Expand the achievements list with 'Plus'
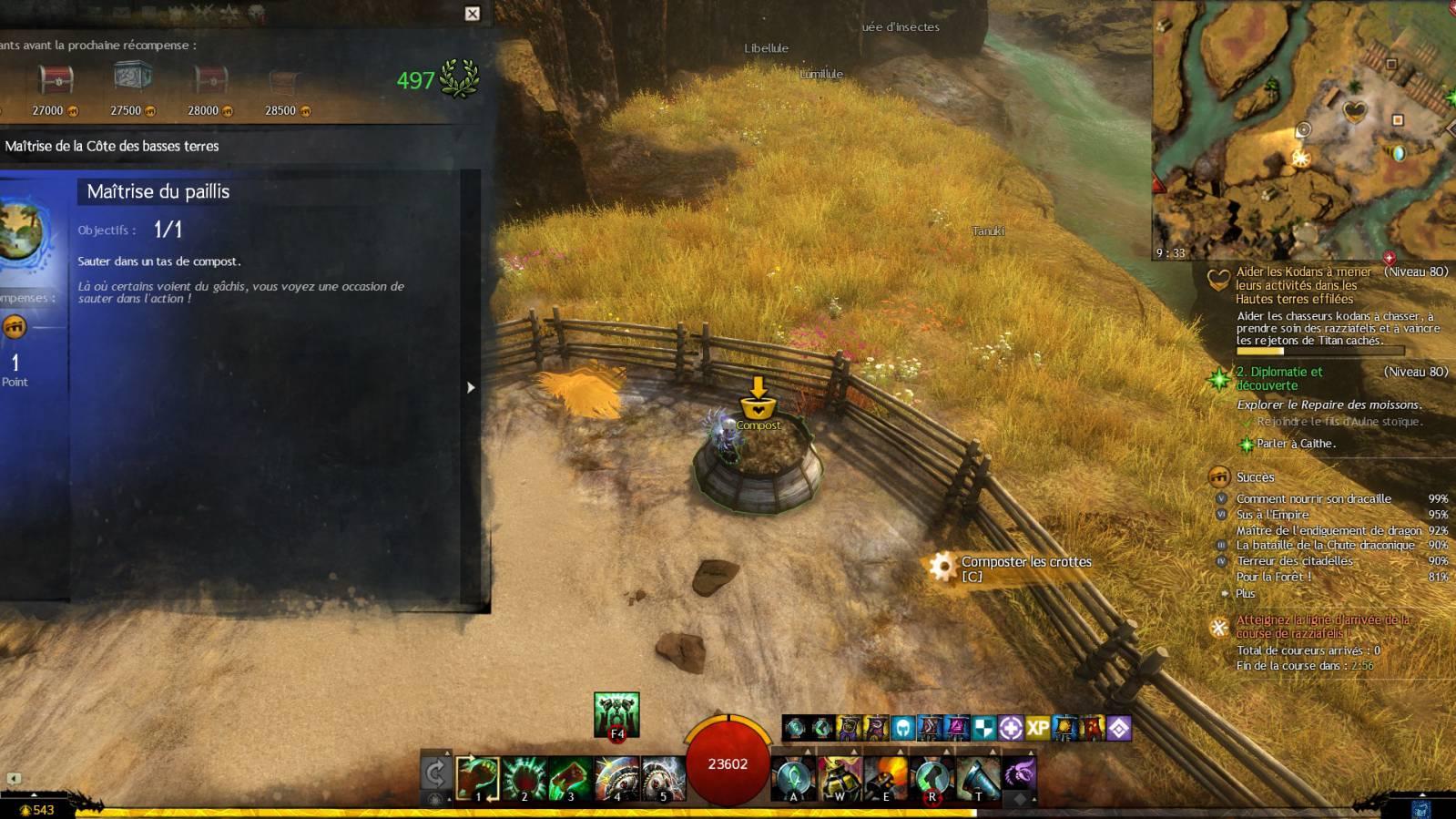The image size is (1456, 819). coord(1245,593)
